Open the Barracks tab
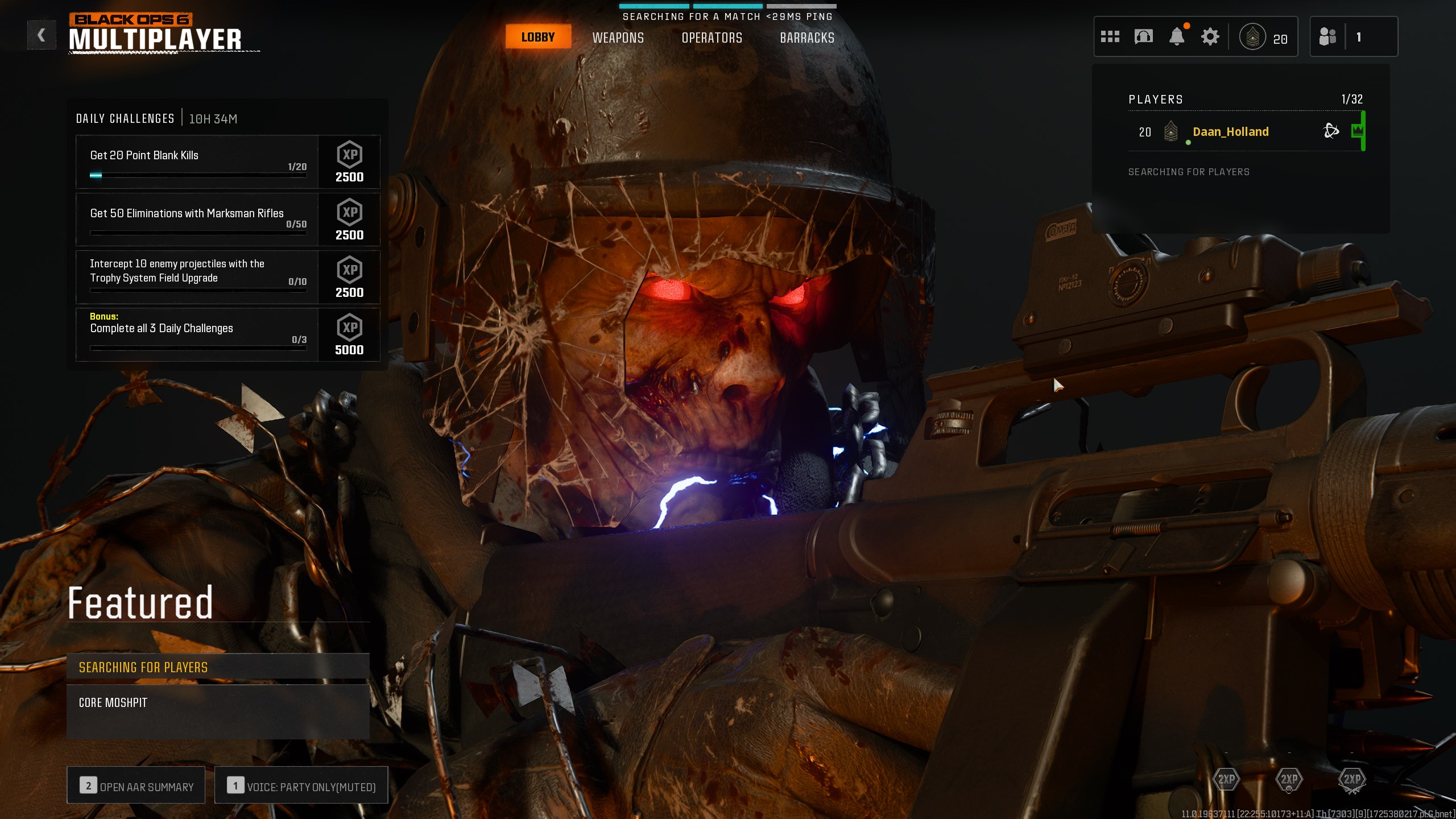Image resolution: width=1456 pixels, height=819 pixels. 806,38
